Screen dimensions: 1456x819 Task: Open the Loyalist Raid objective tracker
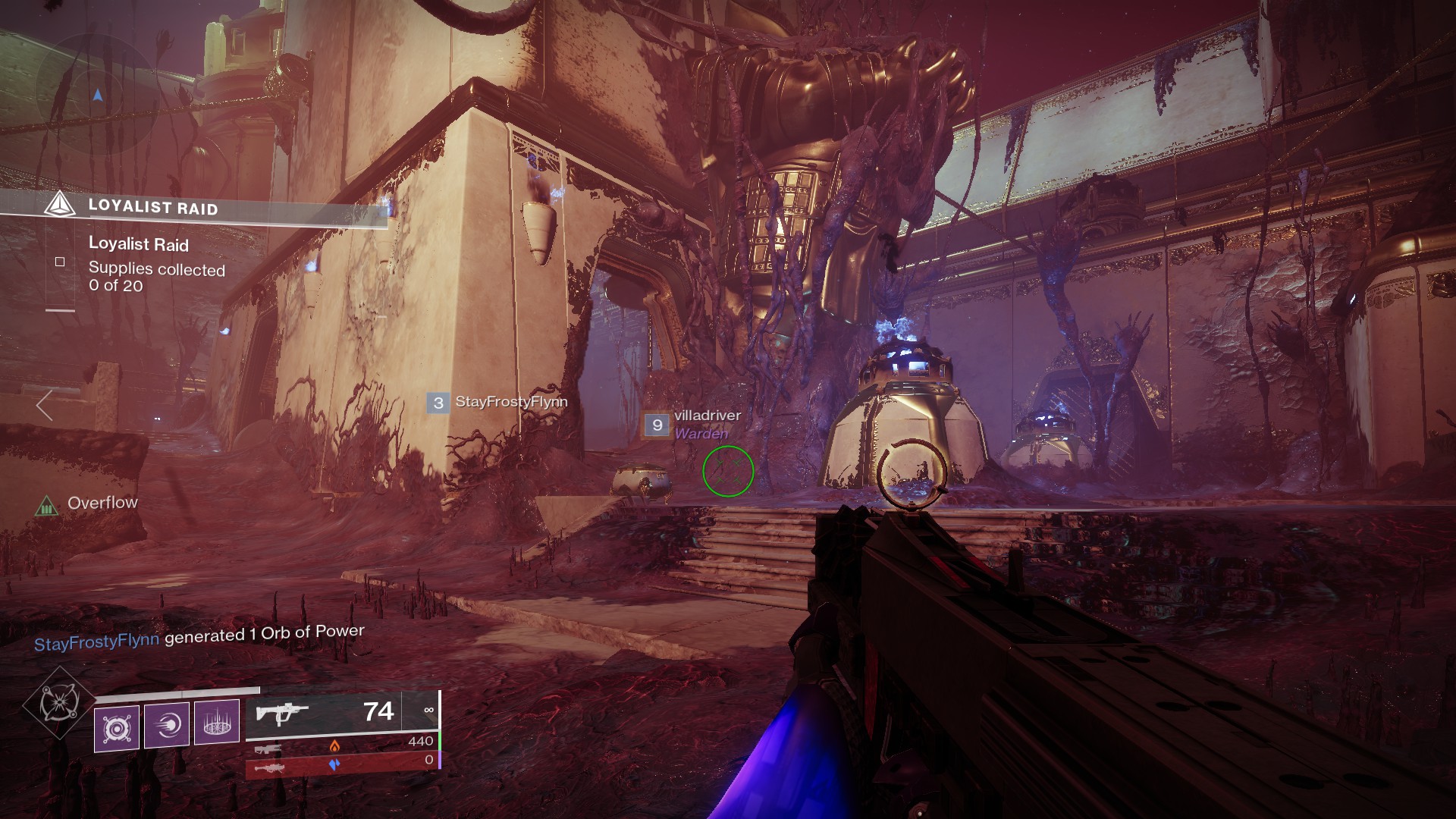click(x=152, y=207)
